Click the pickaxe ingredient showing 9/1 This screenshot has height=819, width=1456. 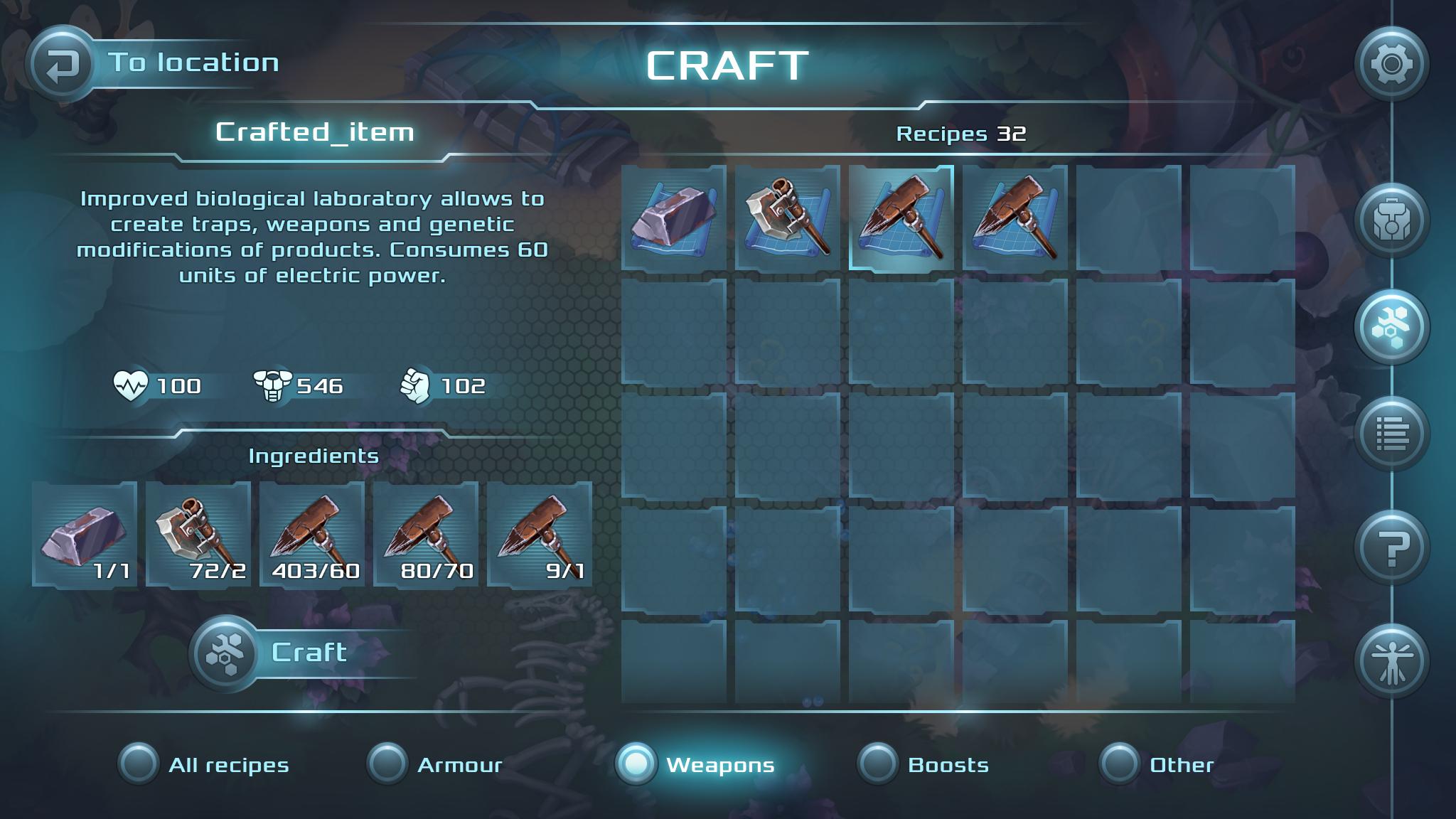click(540, 534)
